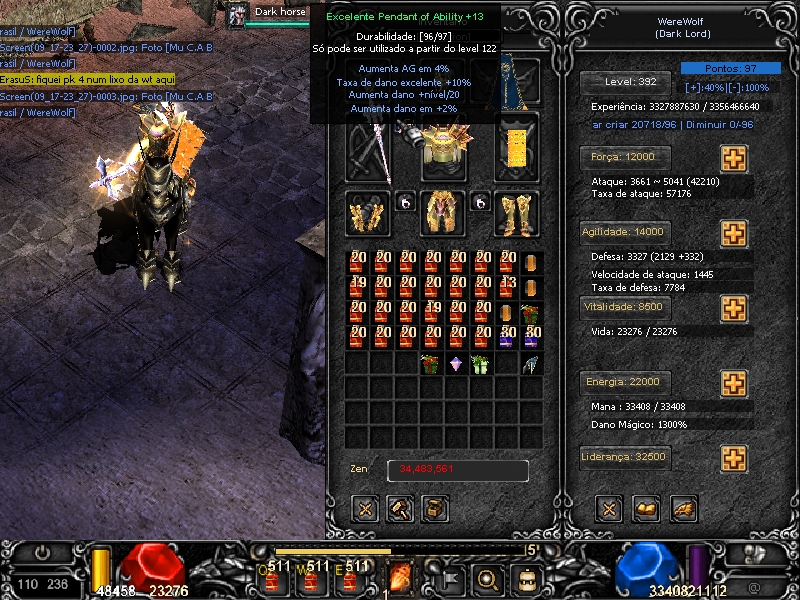Add a point to Força
Viewport: 800px width, 600px height.
pyautogui.click(x=734, y=159)
